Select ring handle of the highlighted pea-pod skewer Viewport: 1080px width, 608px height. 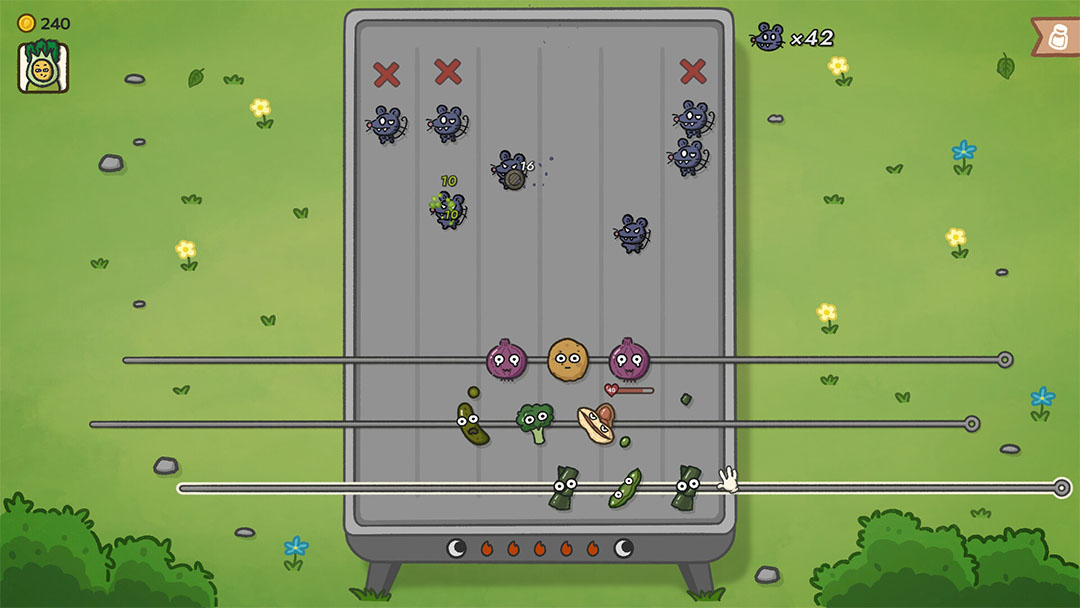click(1062, 488)
